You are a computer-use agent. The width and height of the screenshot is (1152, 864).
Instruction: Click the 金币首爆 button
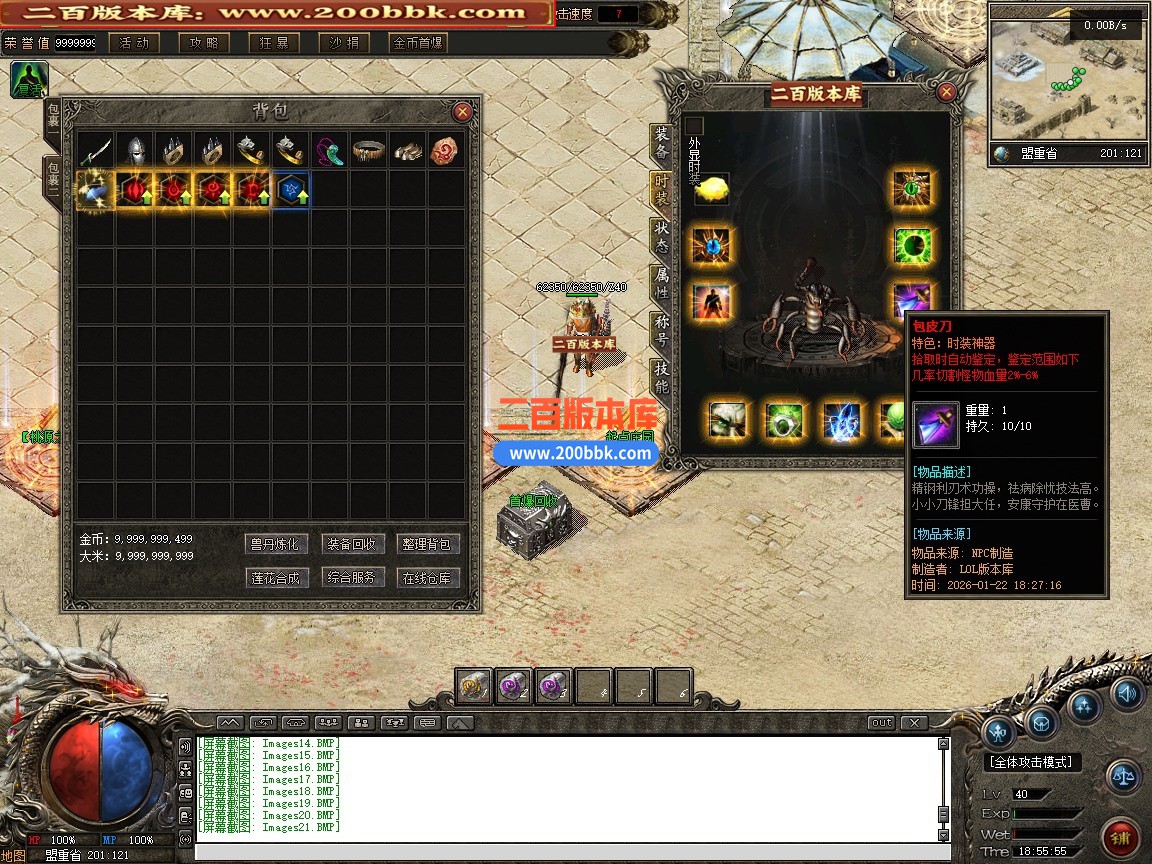(x=419, y=43)
